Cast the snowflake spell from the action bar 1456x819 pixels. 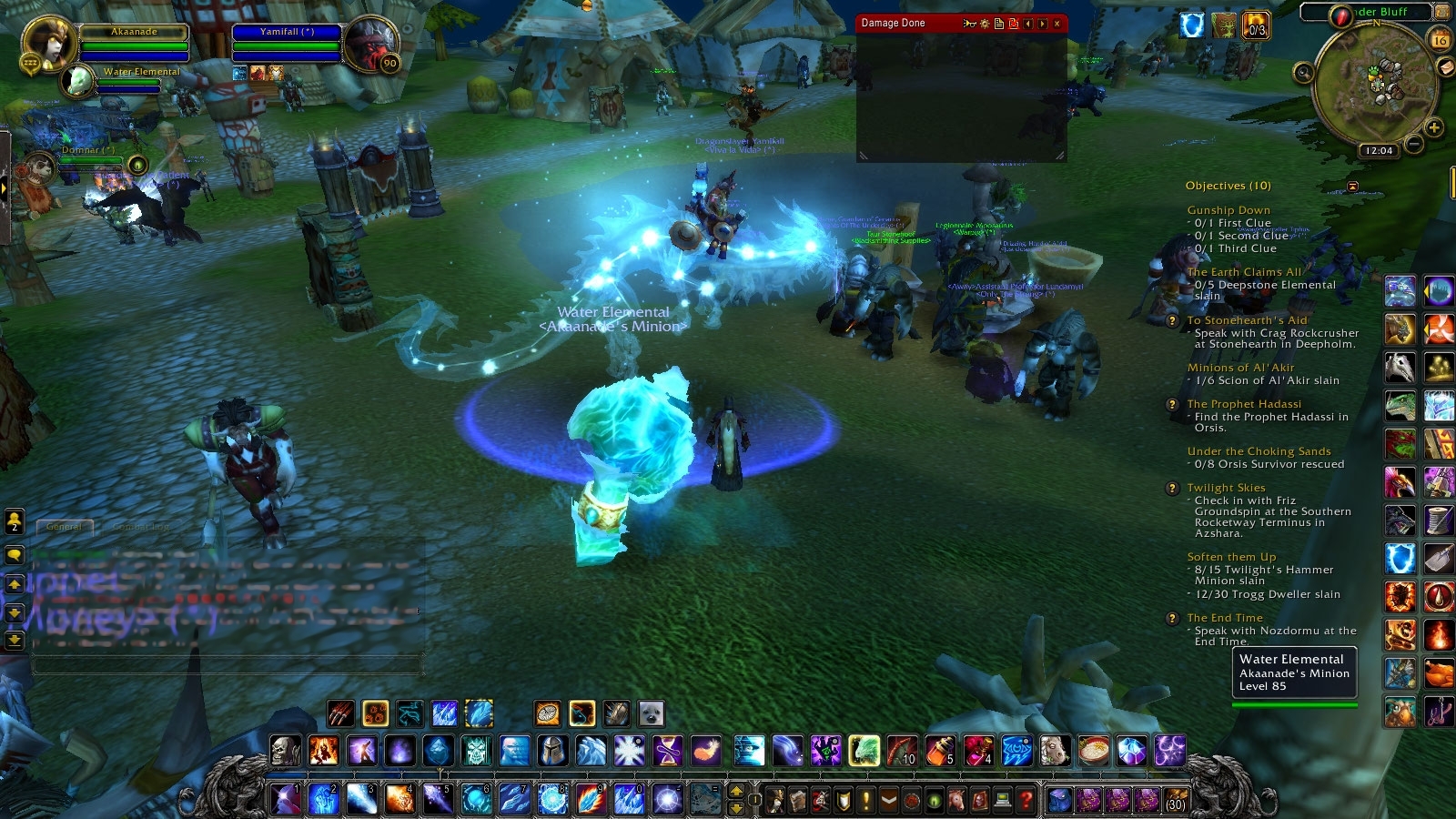click(627, 752)
